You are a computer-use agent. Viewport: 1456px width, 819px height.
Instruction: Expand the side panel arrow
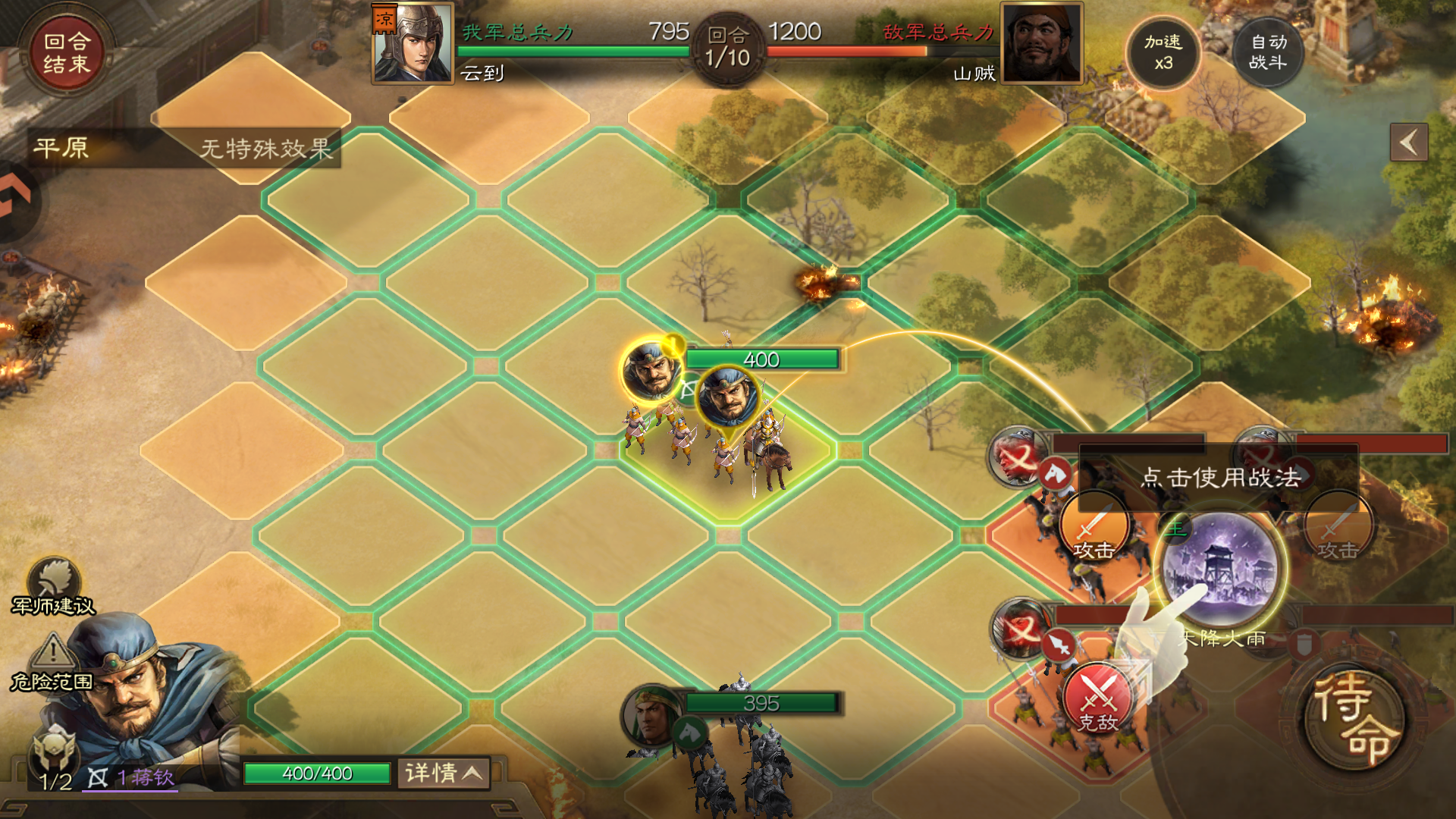click(x=1408, y=143)
